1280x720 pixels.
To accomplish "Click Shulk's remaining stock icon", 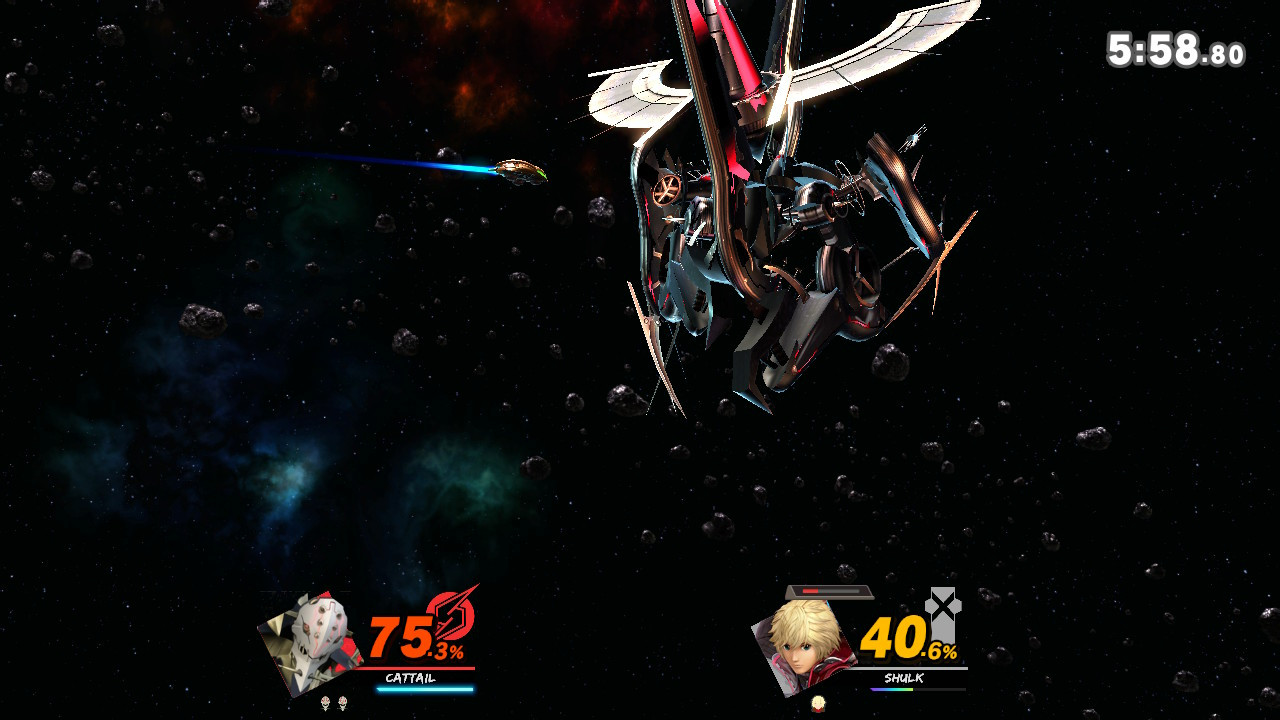I will [818, 703].
